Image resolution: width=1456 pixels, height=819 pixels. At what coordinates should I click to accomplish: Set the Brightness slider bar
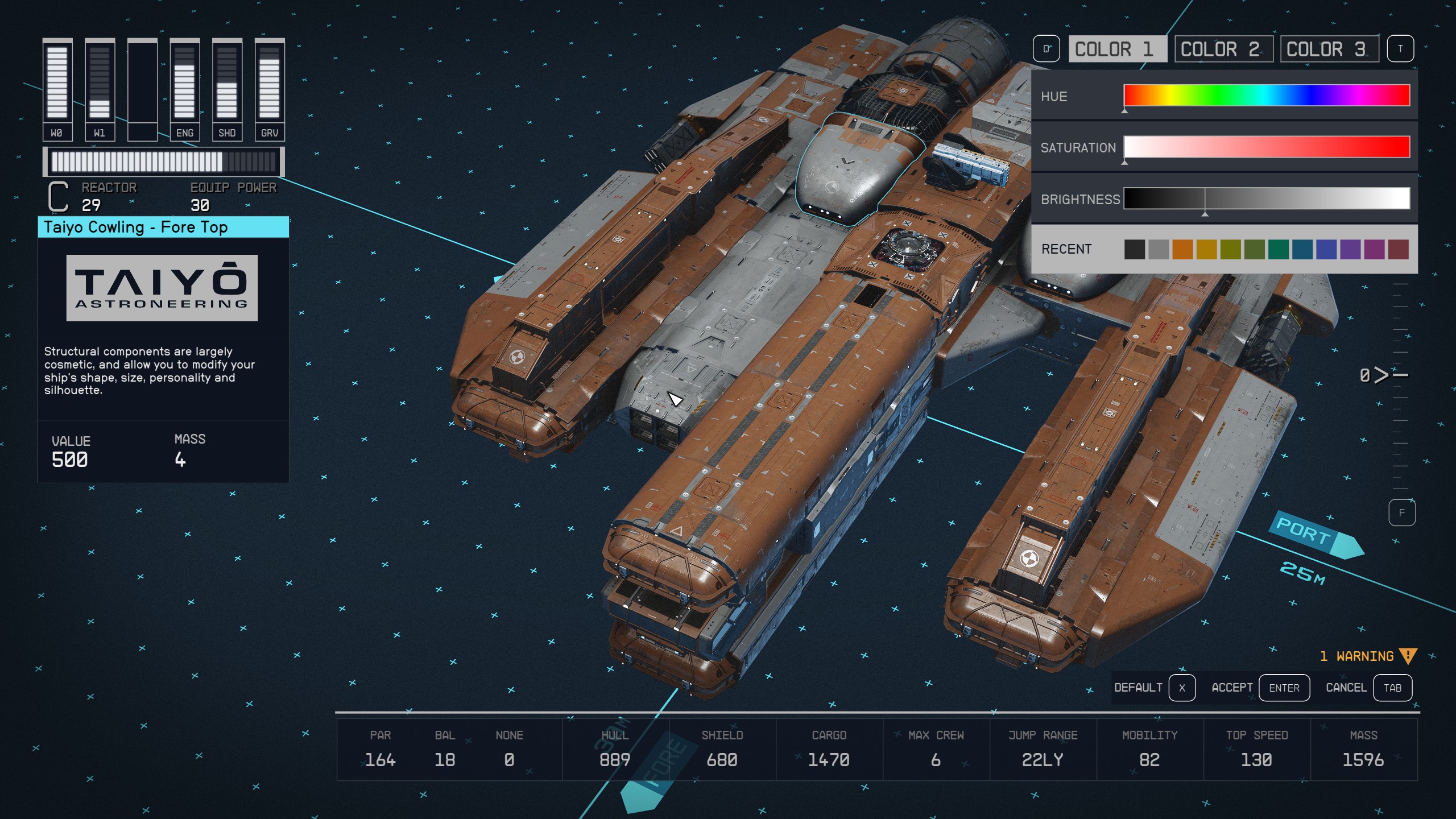pyautogui.click(x=1266, y=198)
